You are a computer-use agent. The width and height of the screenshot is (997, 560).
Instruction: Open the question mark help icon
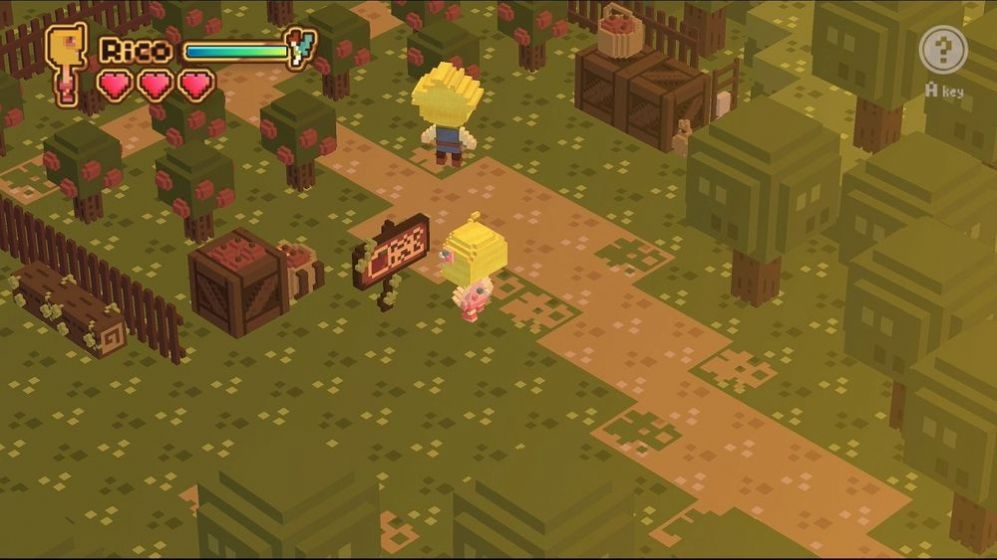pyautogui.click(x=943, y=50)
